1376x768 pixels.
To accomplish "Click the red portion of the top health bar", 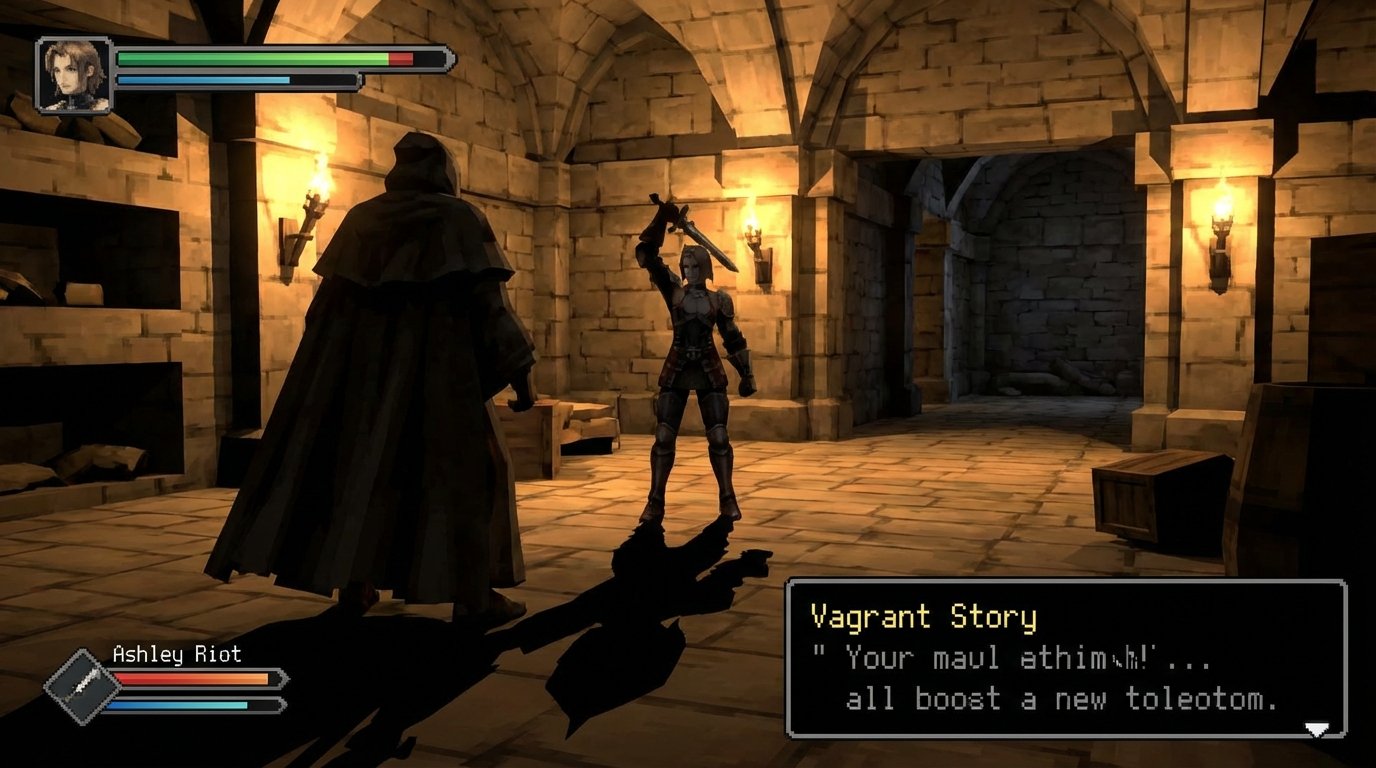I will pos(403,59).
